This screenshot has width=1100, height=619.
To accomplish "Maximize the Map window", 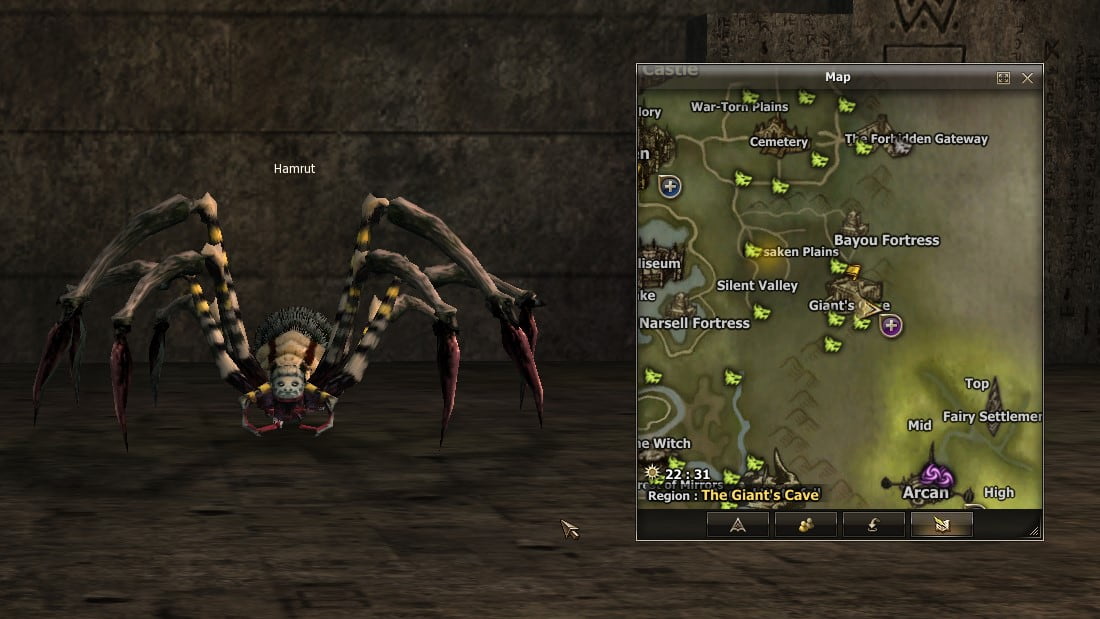I will pyautogui.click(x=1003, y=78).
